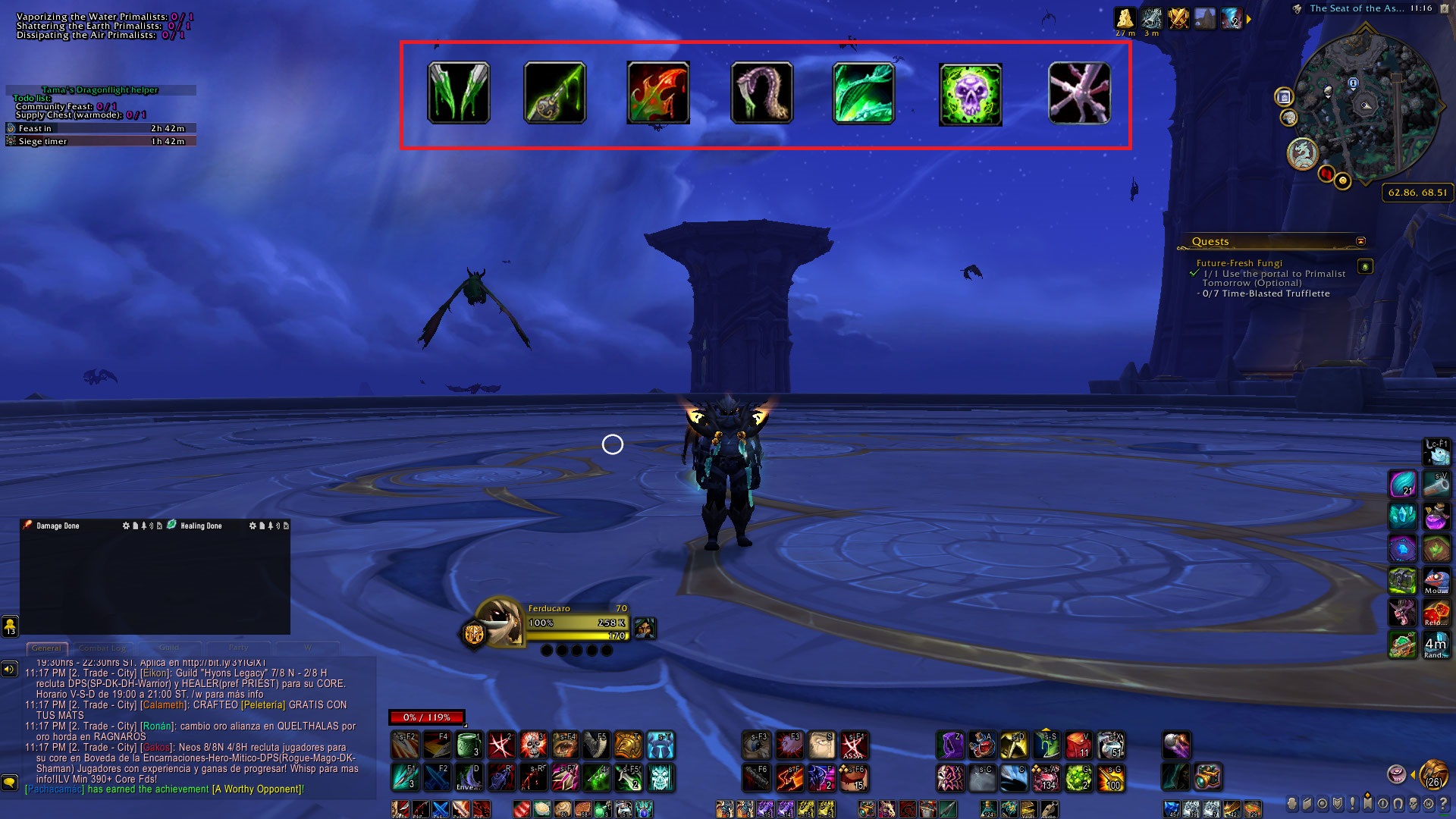Screen dimensions: 1456x819
Task: Switch to the Combat Log chat tab
Action: (103, 648)
